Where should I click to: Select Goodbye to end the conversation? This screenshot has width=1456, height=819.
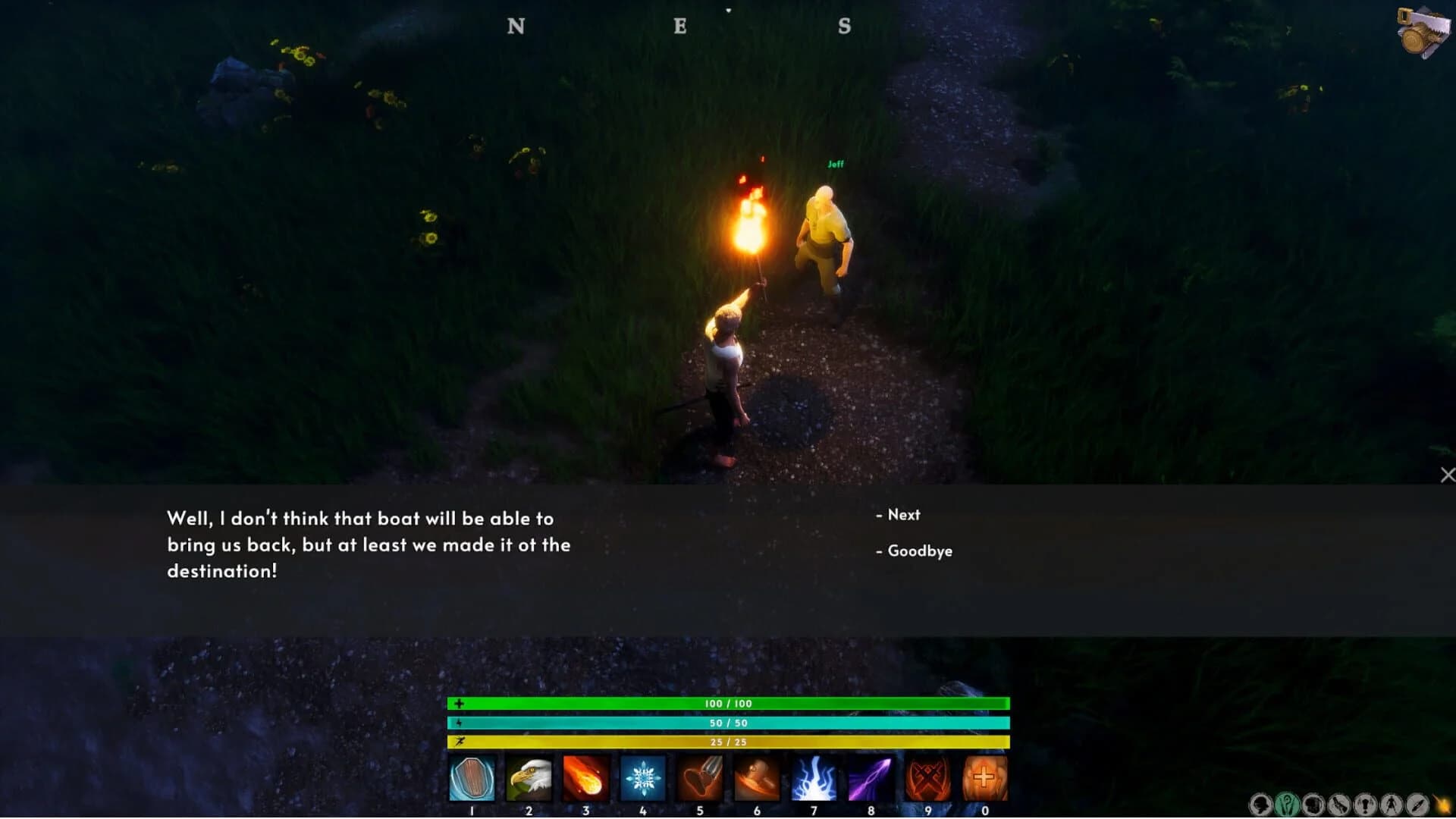point(921,551)
